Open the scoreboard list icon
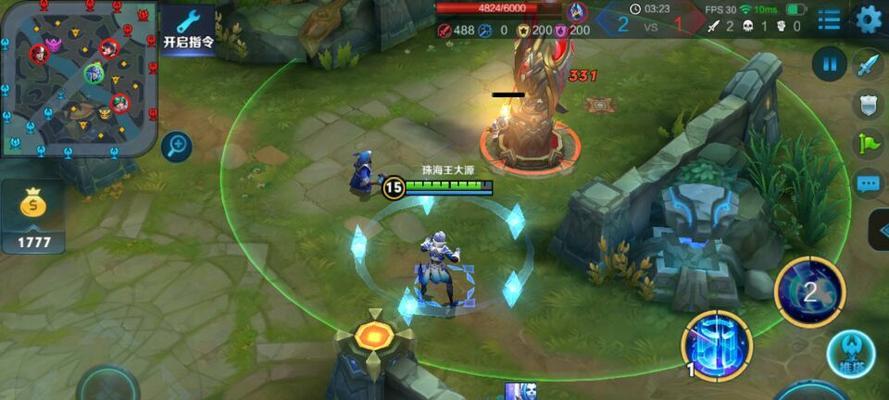Screen dimensions: 889x400 (x=828, y=19)
